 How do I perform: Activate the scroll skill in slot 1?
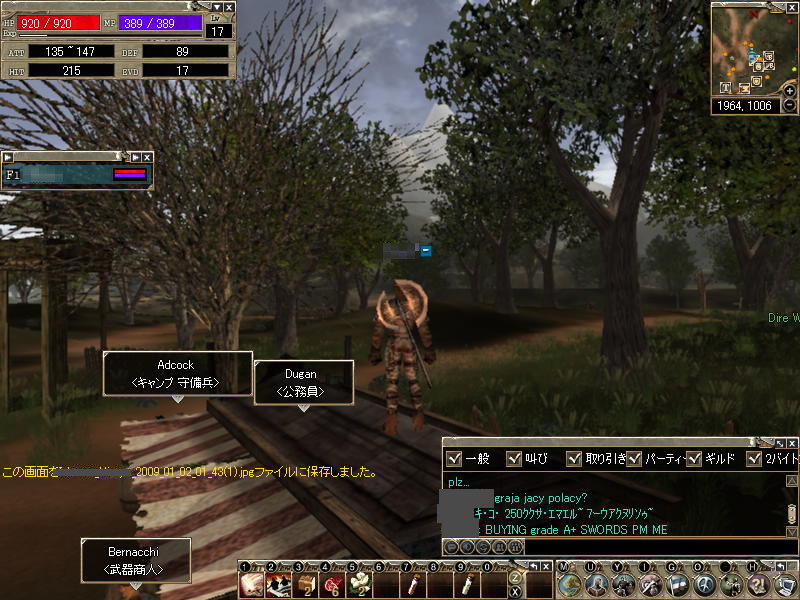[x=251, y=584]
